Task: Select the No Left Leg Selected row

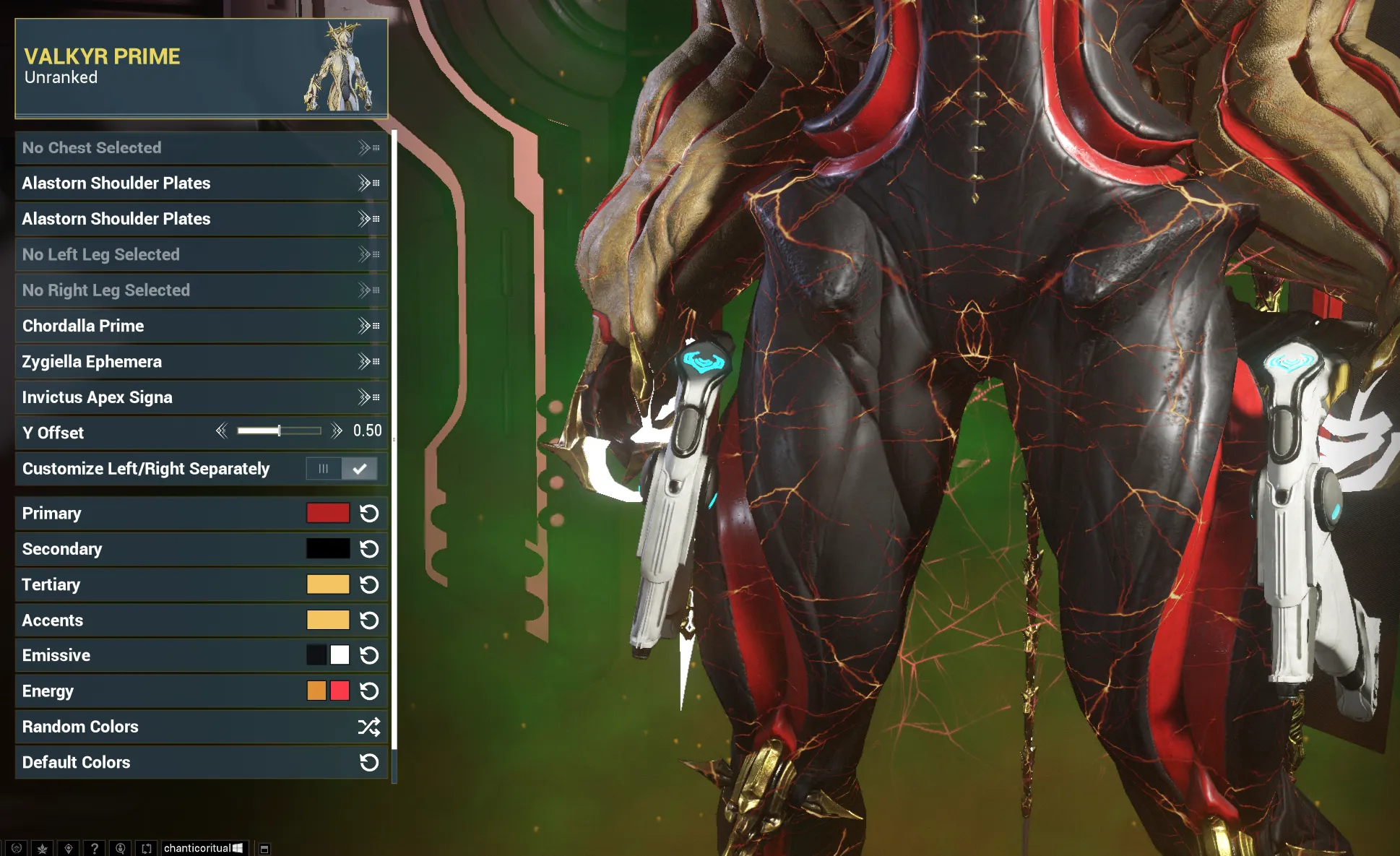Action: click(201, 255)
